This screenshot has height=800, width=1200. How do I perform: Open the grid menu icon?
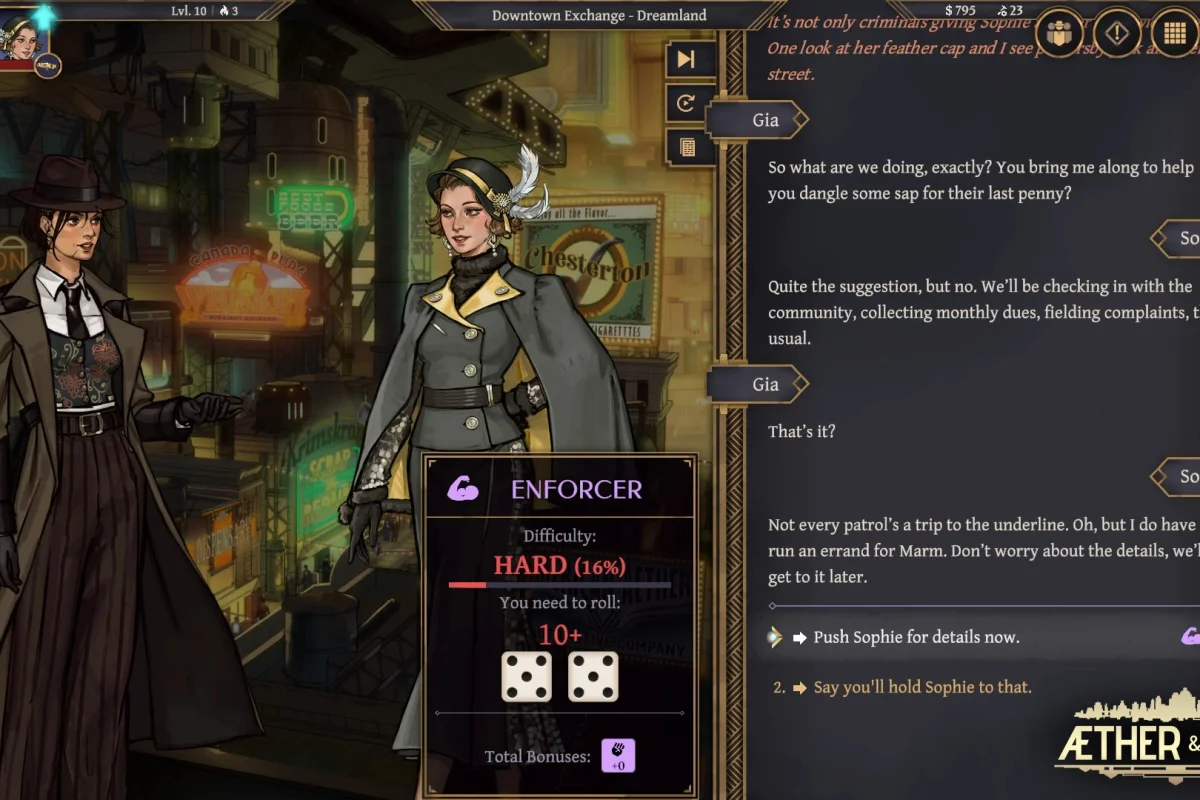tap(1176, 33)
